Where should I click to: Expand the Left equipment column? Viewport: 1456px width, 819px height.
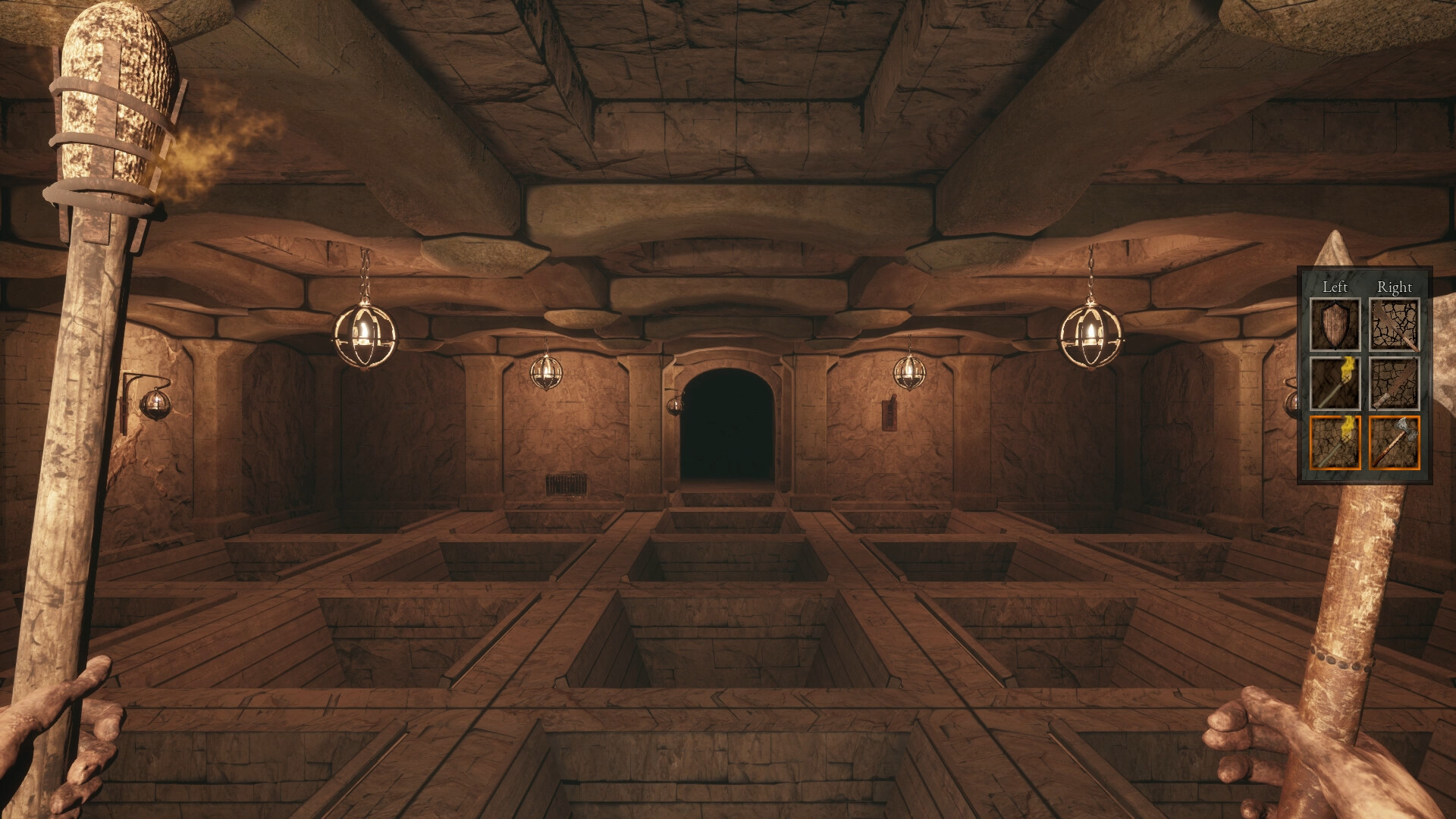click(x=1334, y=288)
